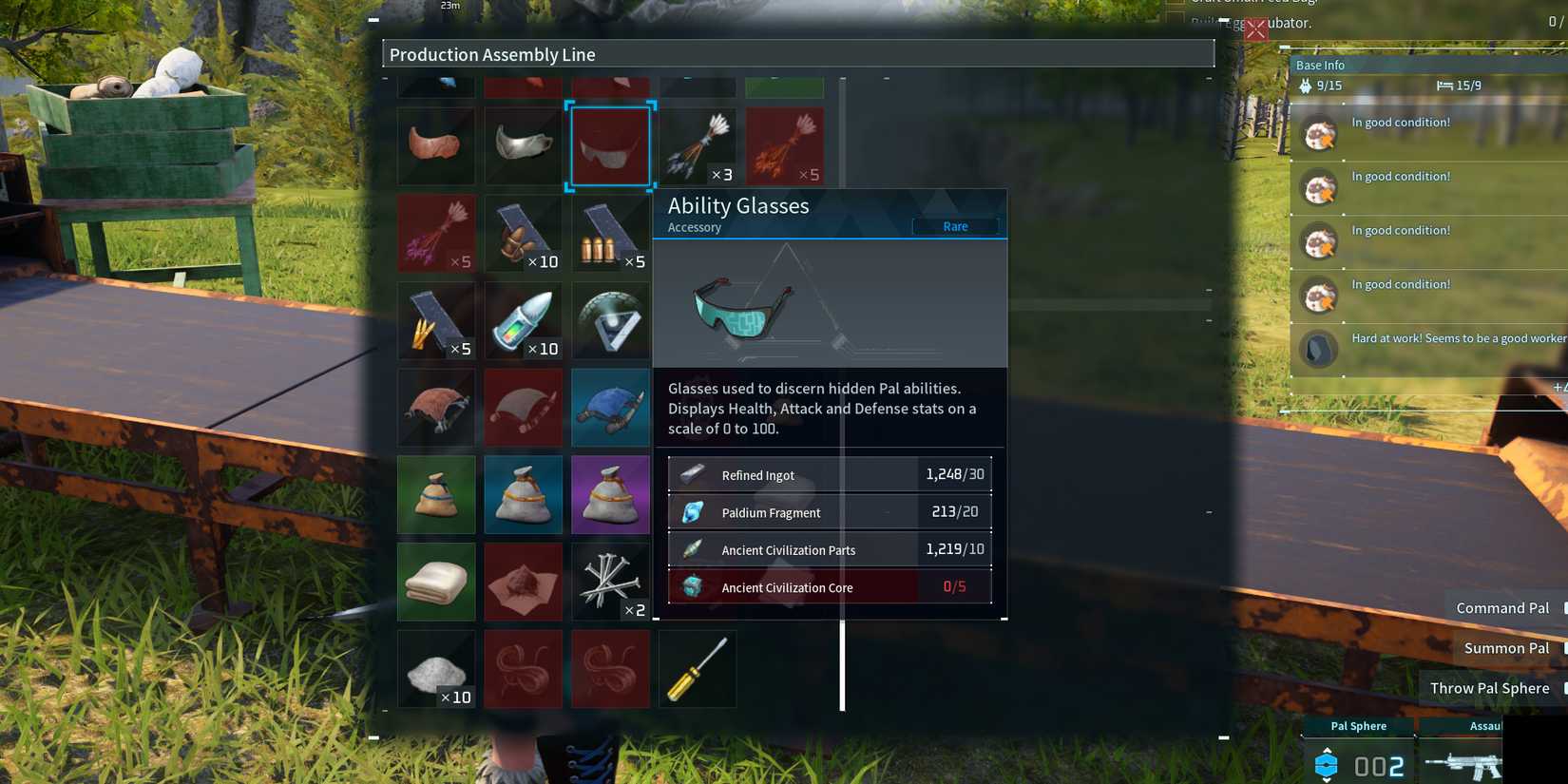Select the nails recipe showing x2

click(611, 582)
